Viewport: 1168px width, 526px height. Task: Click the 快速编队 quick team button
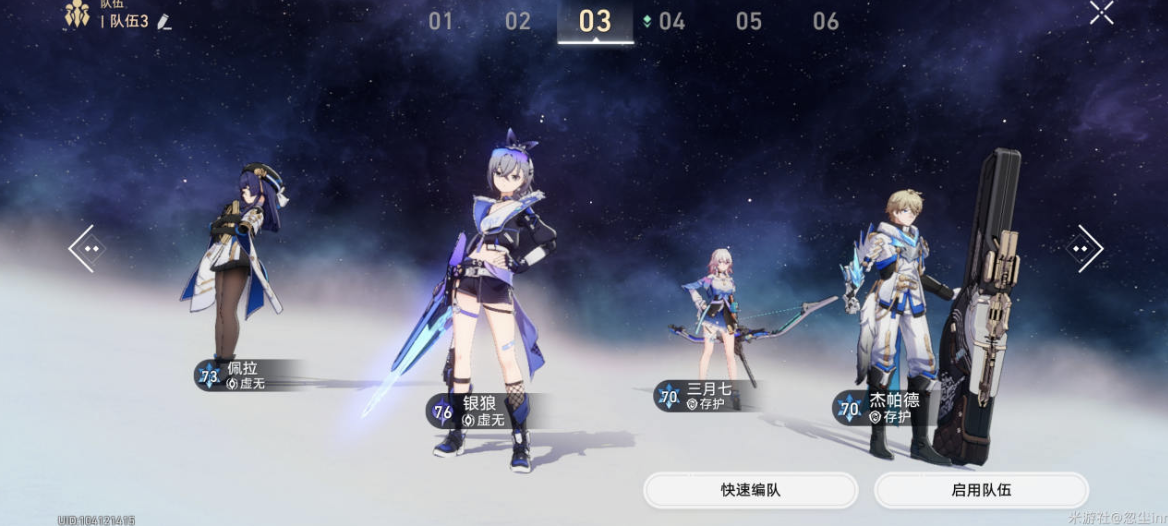[750, 490]
